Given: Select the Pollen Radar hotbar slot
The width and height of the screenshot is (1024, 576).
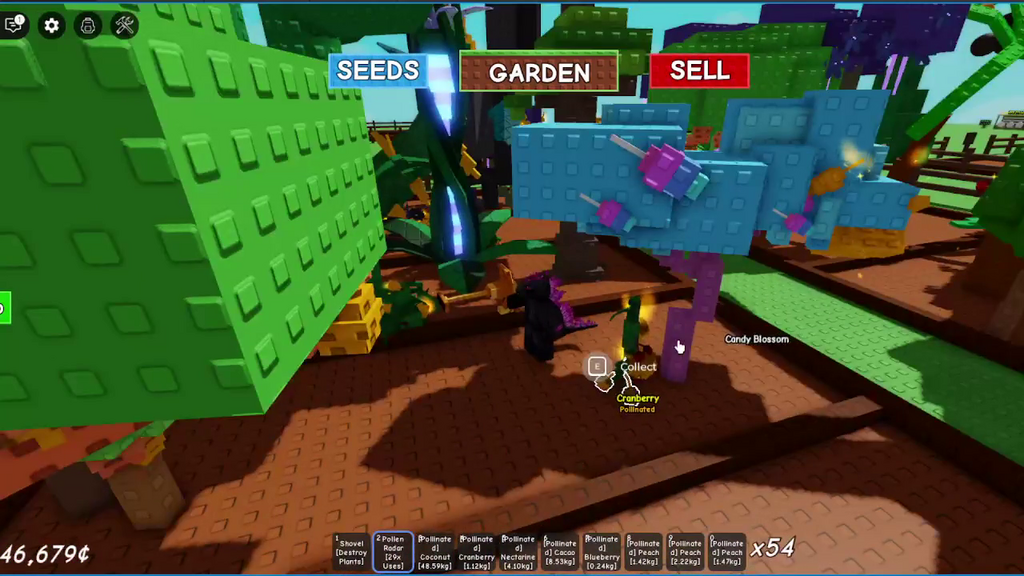Looking at the screenshot, I should 393,551.
